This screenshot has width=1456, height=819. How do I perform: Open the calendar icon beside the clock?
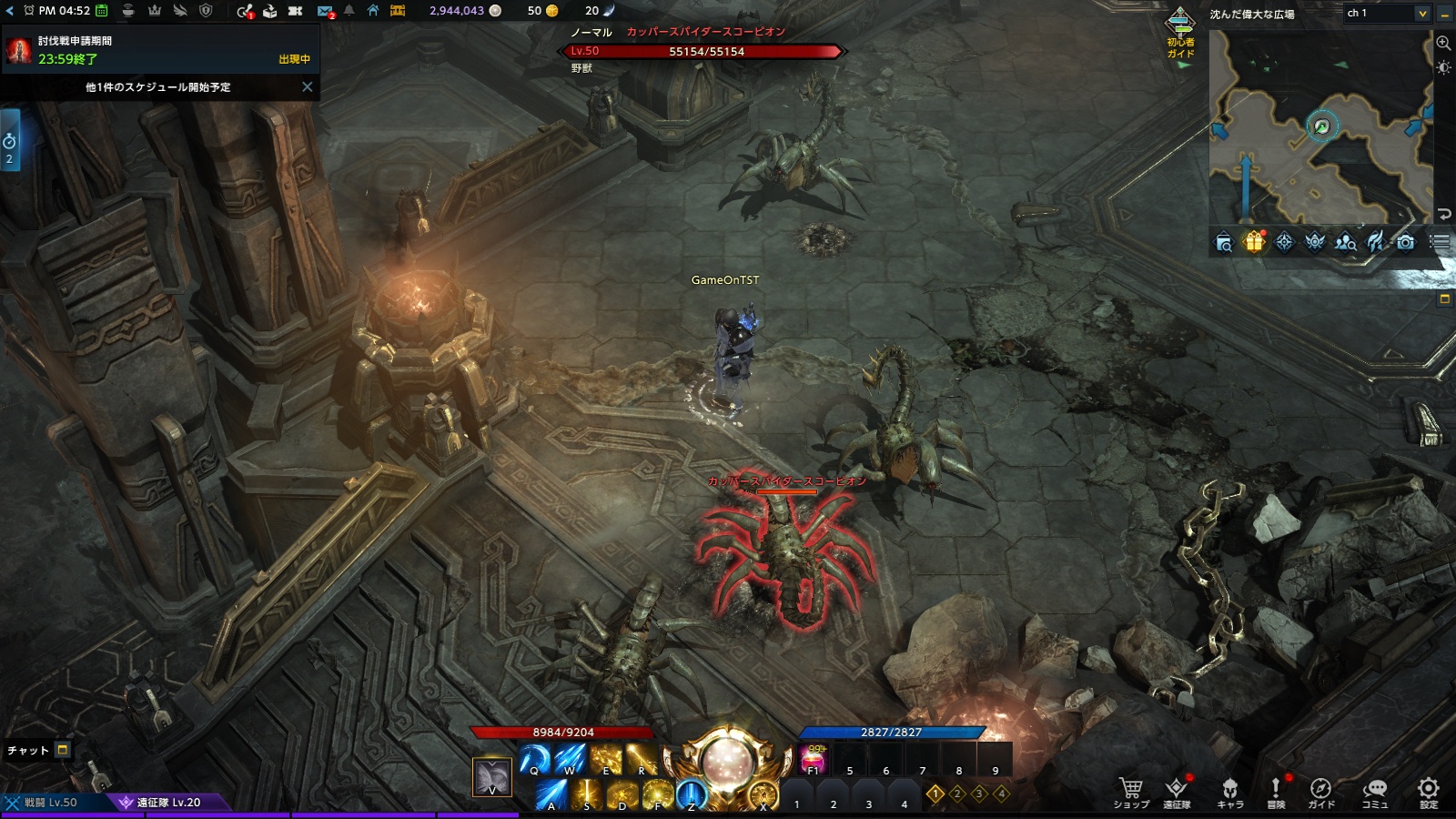[102, 11]
